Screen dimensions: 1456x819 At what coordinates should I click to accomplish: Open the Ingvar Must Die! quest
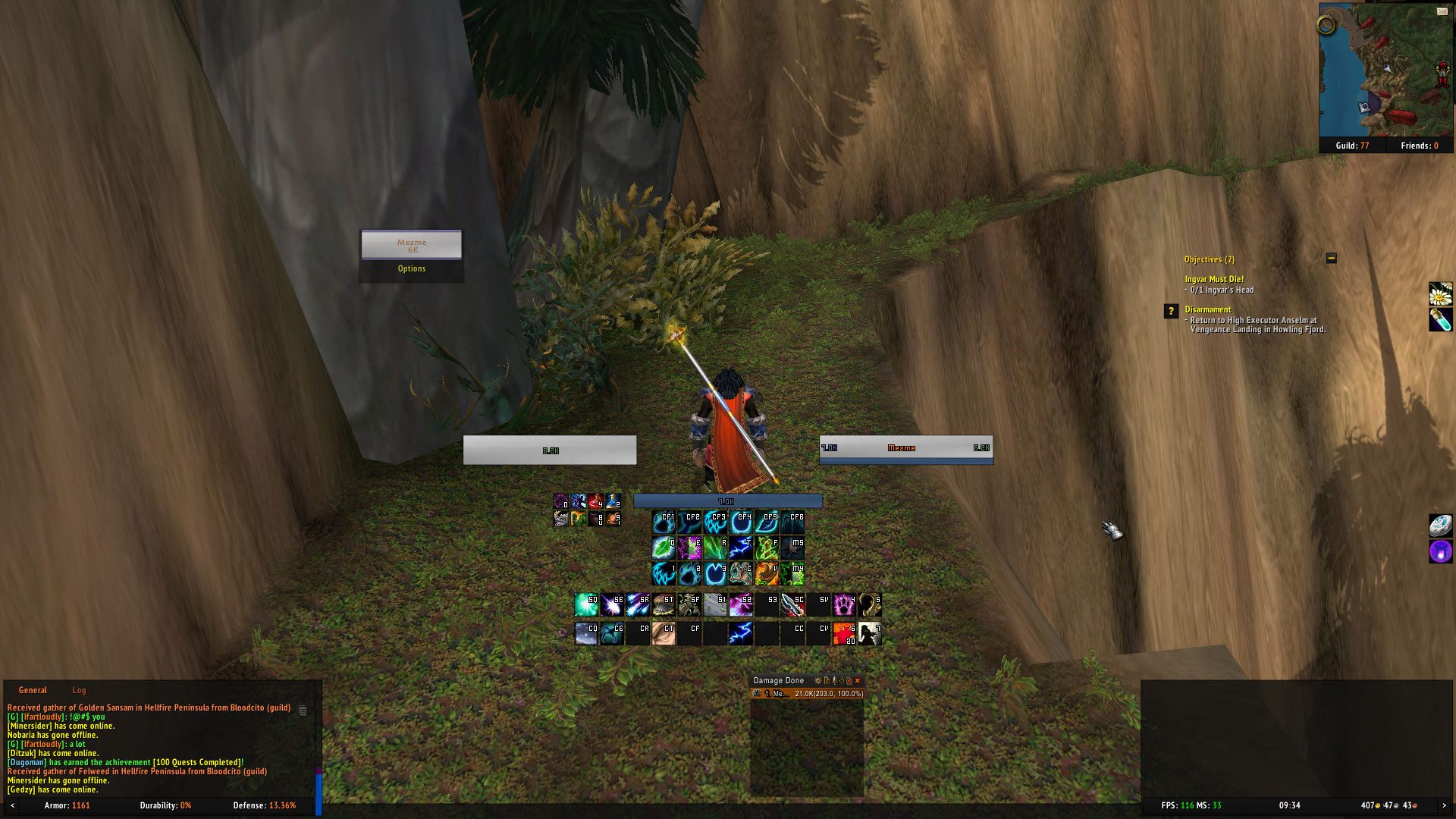click(x=1214, y=279)
